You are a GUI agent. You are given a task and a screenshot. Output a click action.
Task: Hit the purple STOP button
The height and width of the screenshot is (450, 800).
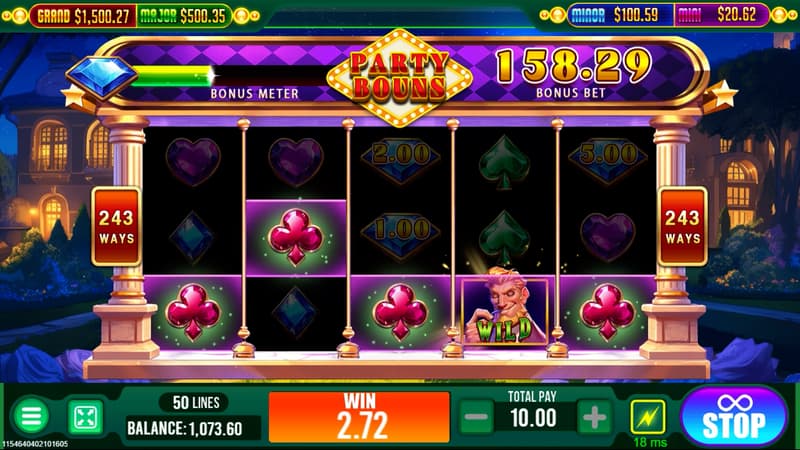tap(734, 417)
